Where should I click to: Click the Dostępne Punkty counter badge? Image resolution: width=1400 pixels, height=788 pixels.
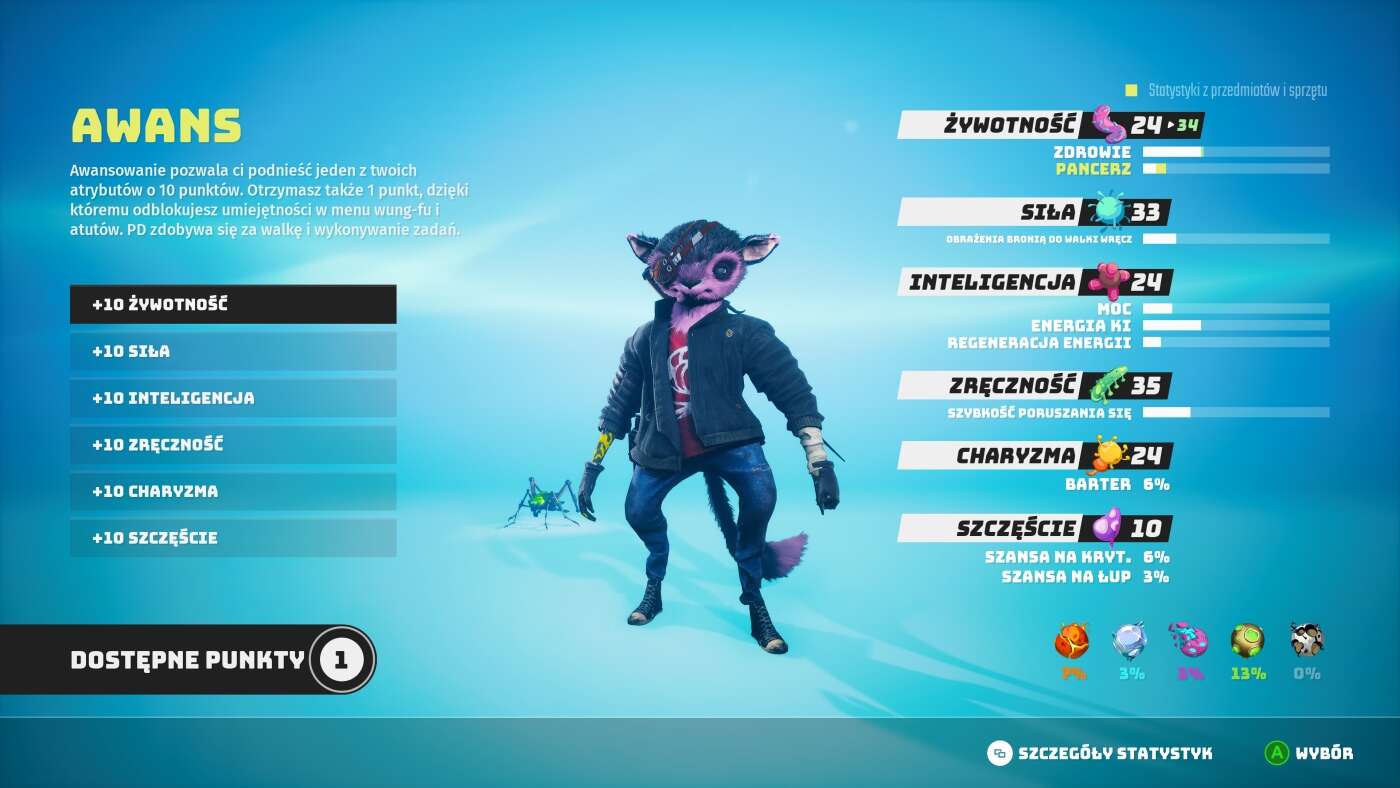pyautogui.click(x=342, y=659)
